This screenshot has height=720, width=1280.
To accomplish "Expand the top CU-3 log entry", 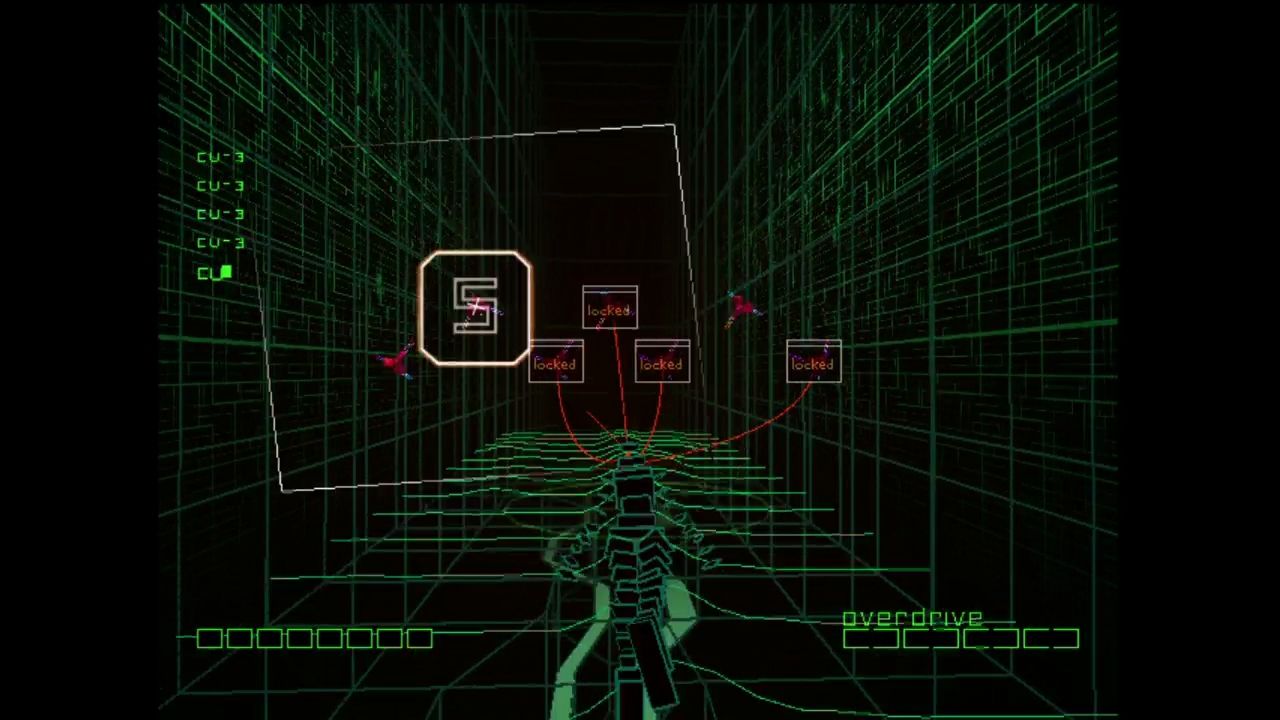I will pyautogui.click(x=221, y=156).
